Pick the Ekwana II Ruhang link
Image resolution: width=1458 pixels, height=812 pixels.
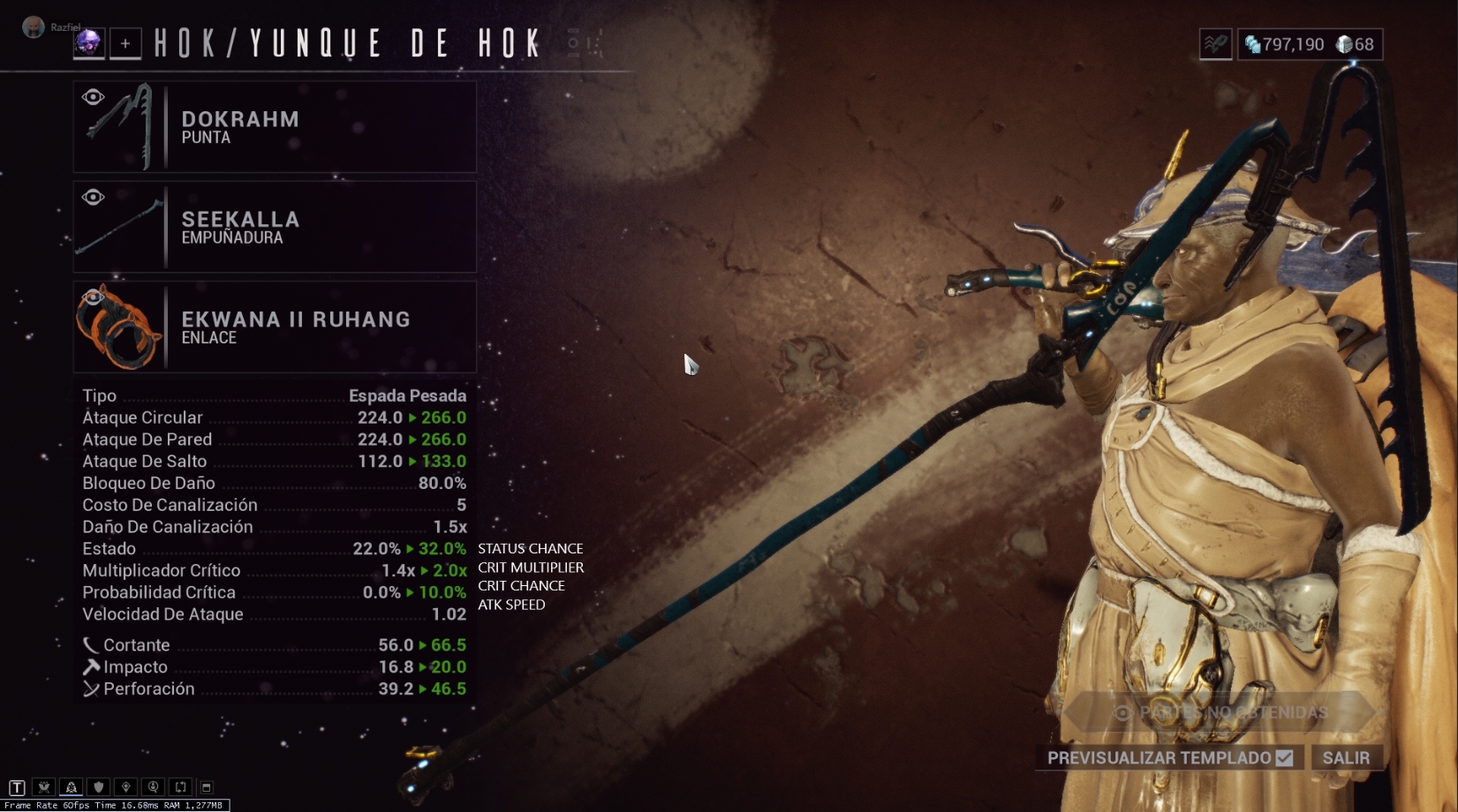275,327
